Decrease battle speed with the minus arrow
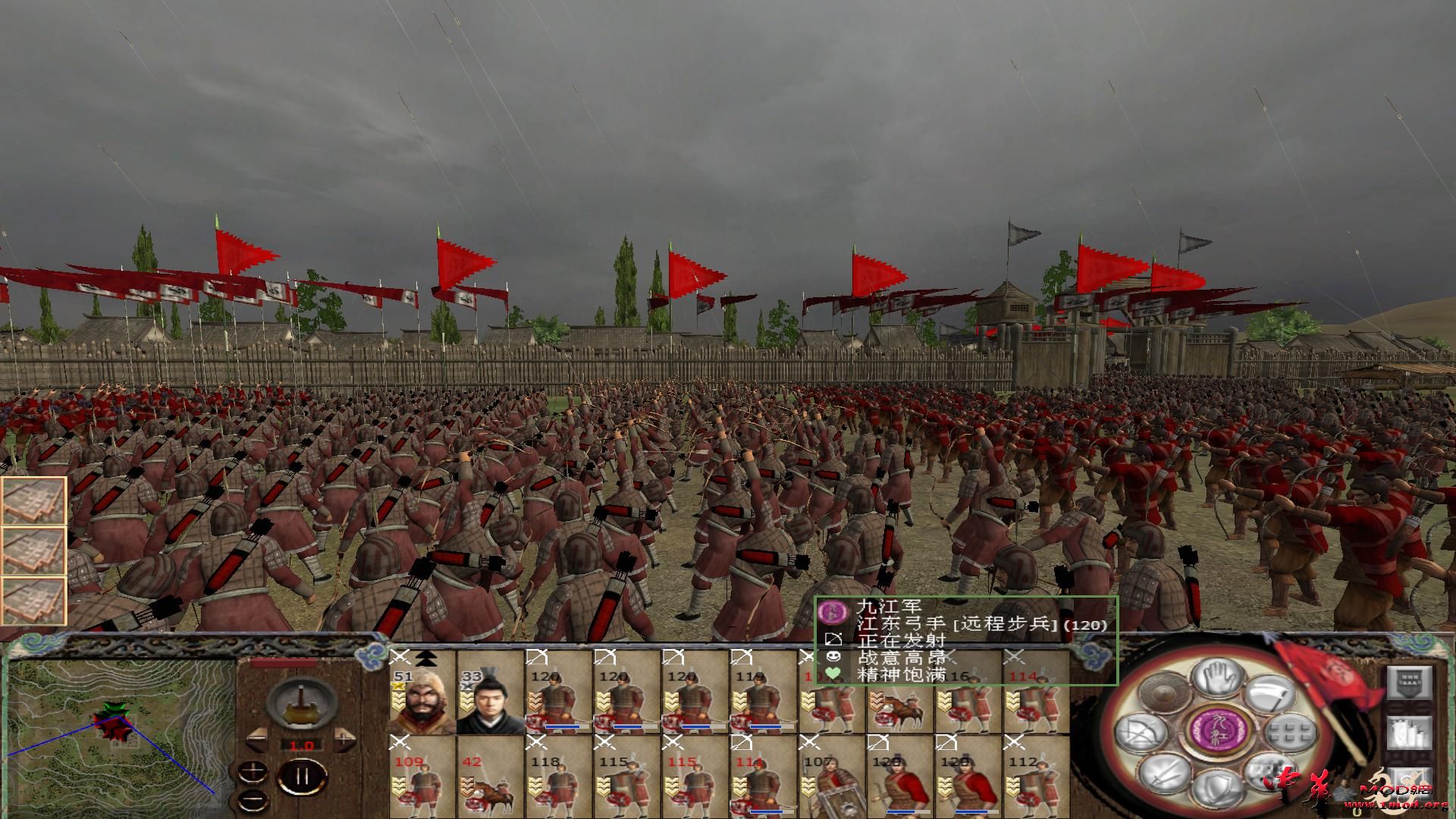1456x819 pixels. click(x=257, y=739)
